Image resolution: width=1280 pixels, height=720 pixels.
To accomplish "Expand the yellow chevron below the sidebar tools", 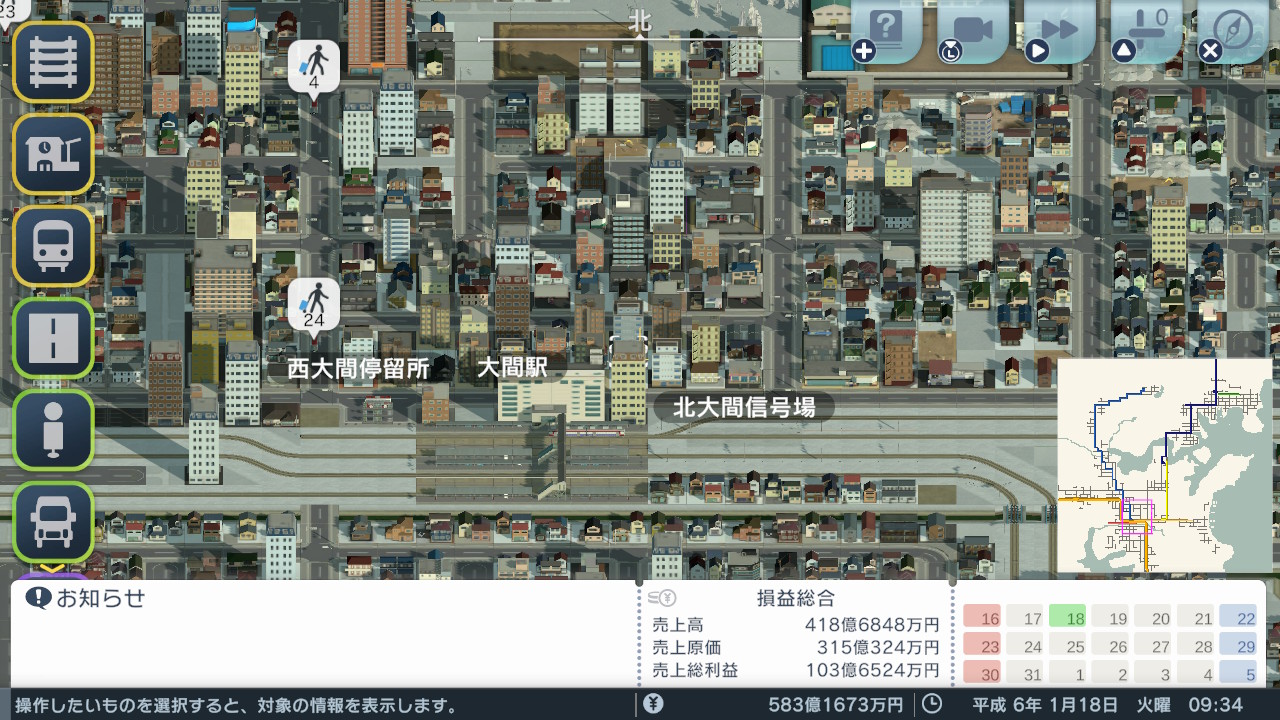I will click(x=52, y=568).
